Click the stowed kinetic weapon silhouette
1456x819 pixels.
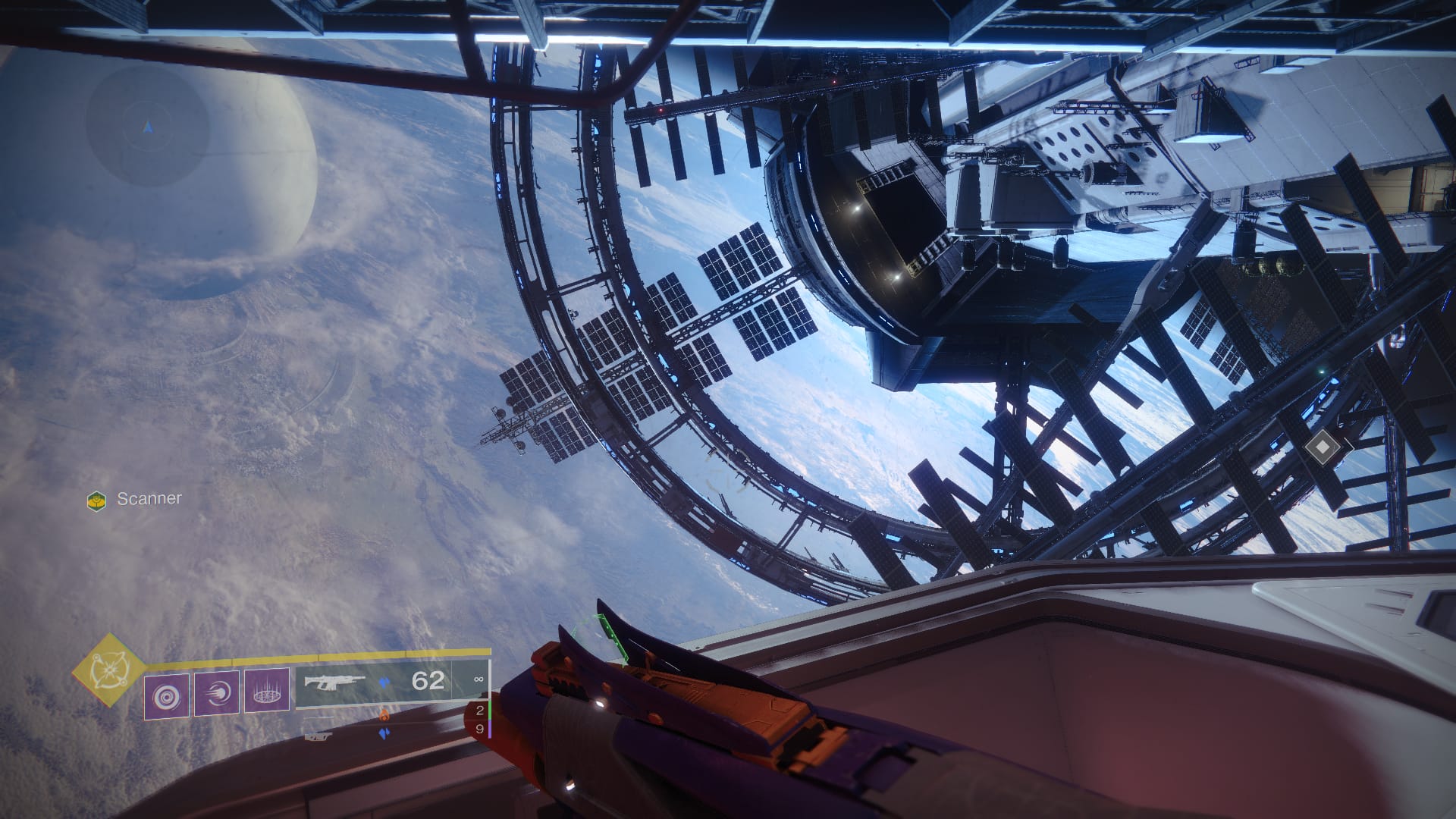click(319, 717)
